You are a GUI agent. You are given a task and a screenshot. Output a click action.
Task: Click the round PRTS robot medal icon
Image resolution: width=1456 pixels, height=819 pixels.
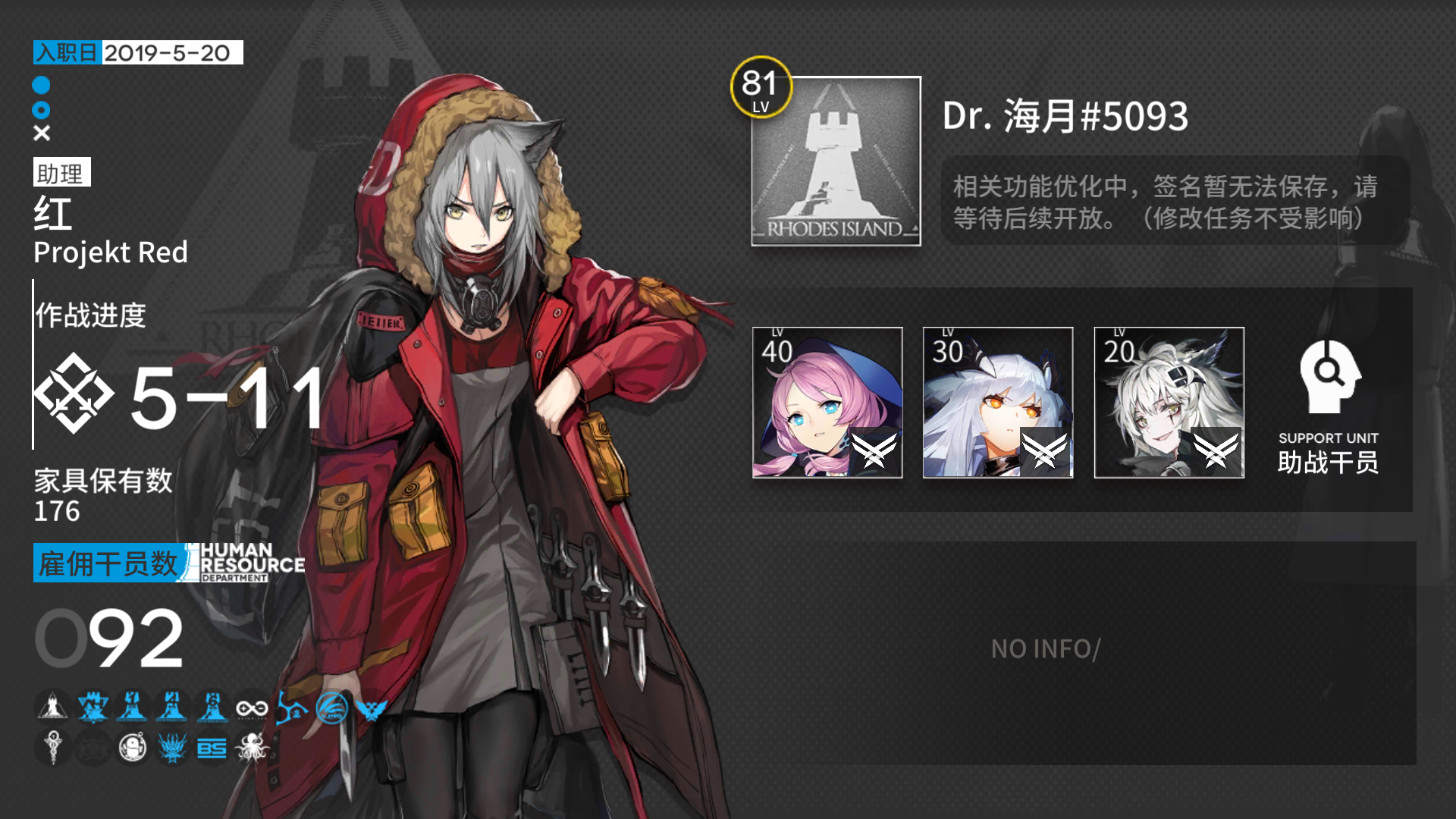click(x=133, y=748)
